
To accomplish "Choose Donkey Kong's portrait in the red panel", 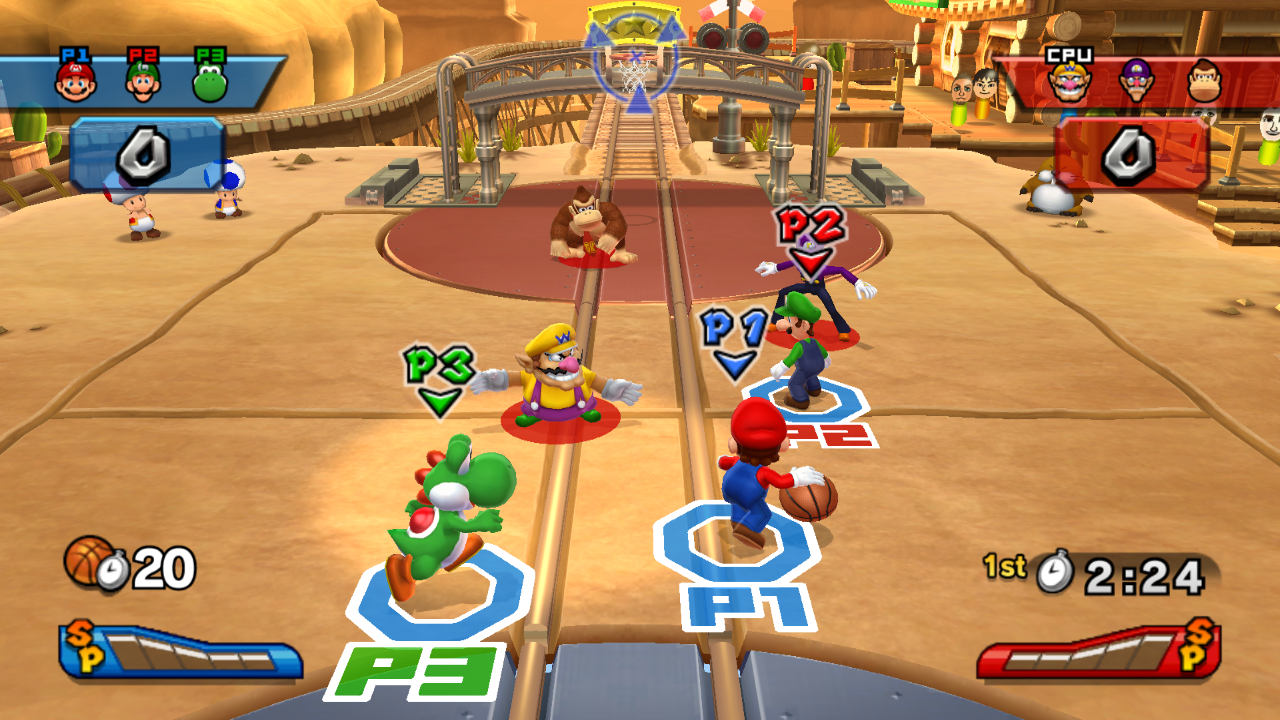I will tap(1205, 82).
